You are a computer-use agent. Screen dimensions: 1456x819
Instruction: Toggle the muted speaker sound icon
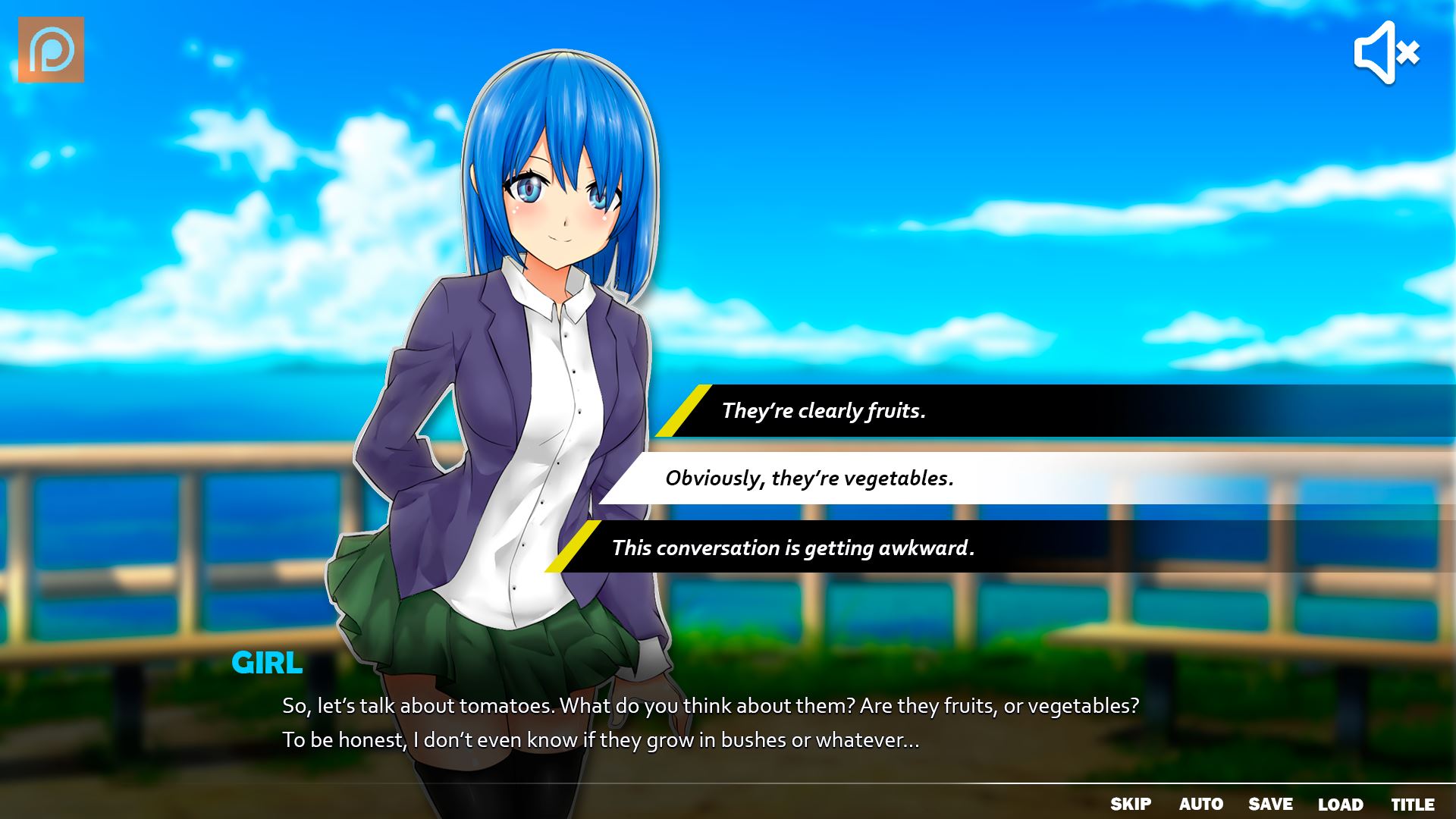pos(1386,52)
